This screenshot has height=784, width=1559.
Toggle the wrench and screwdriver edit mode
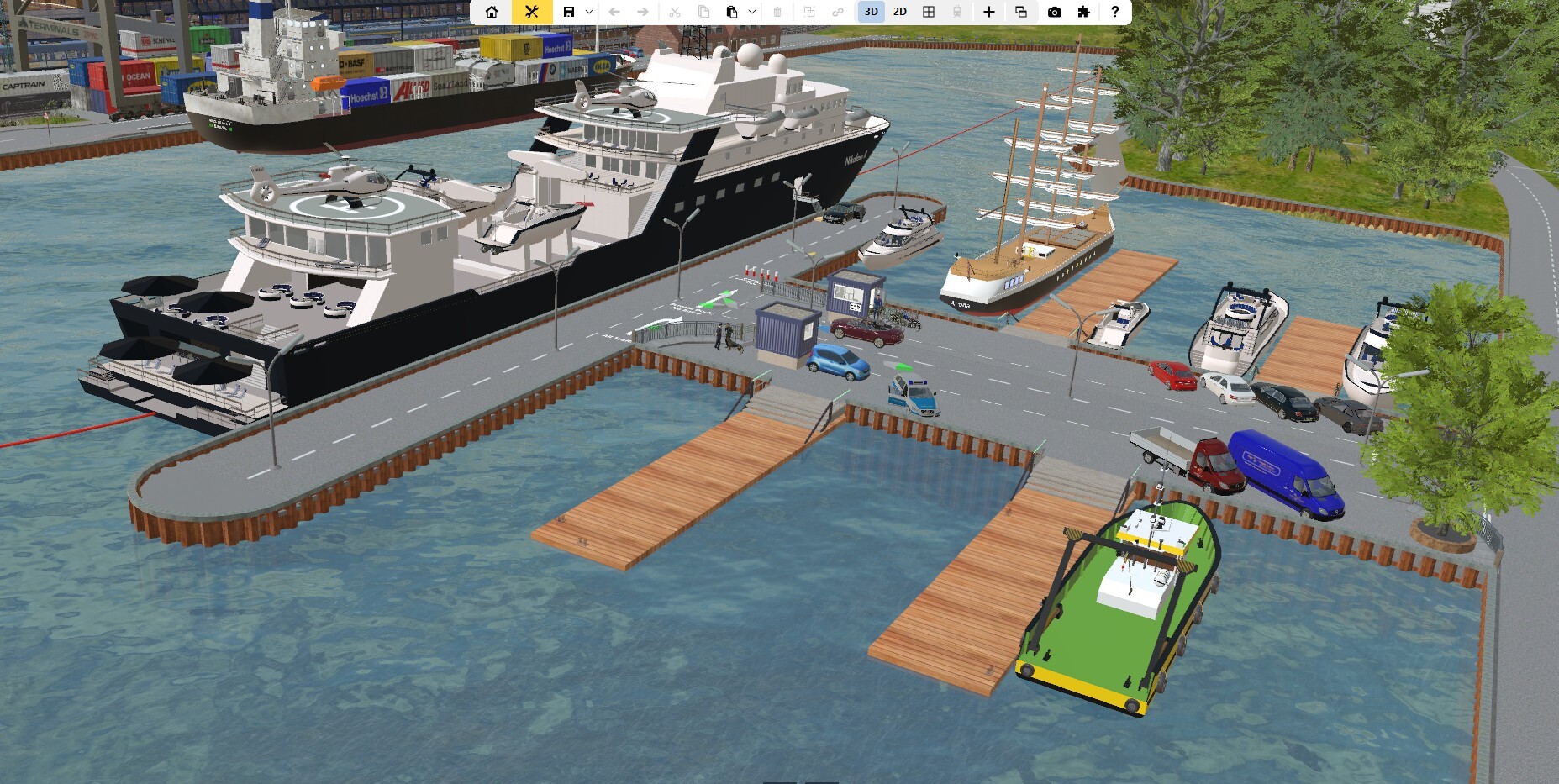point(531,12)
